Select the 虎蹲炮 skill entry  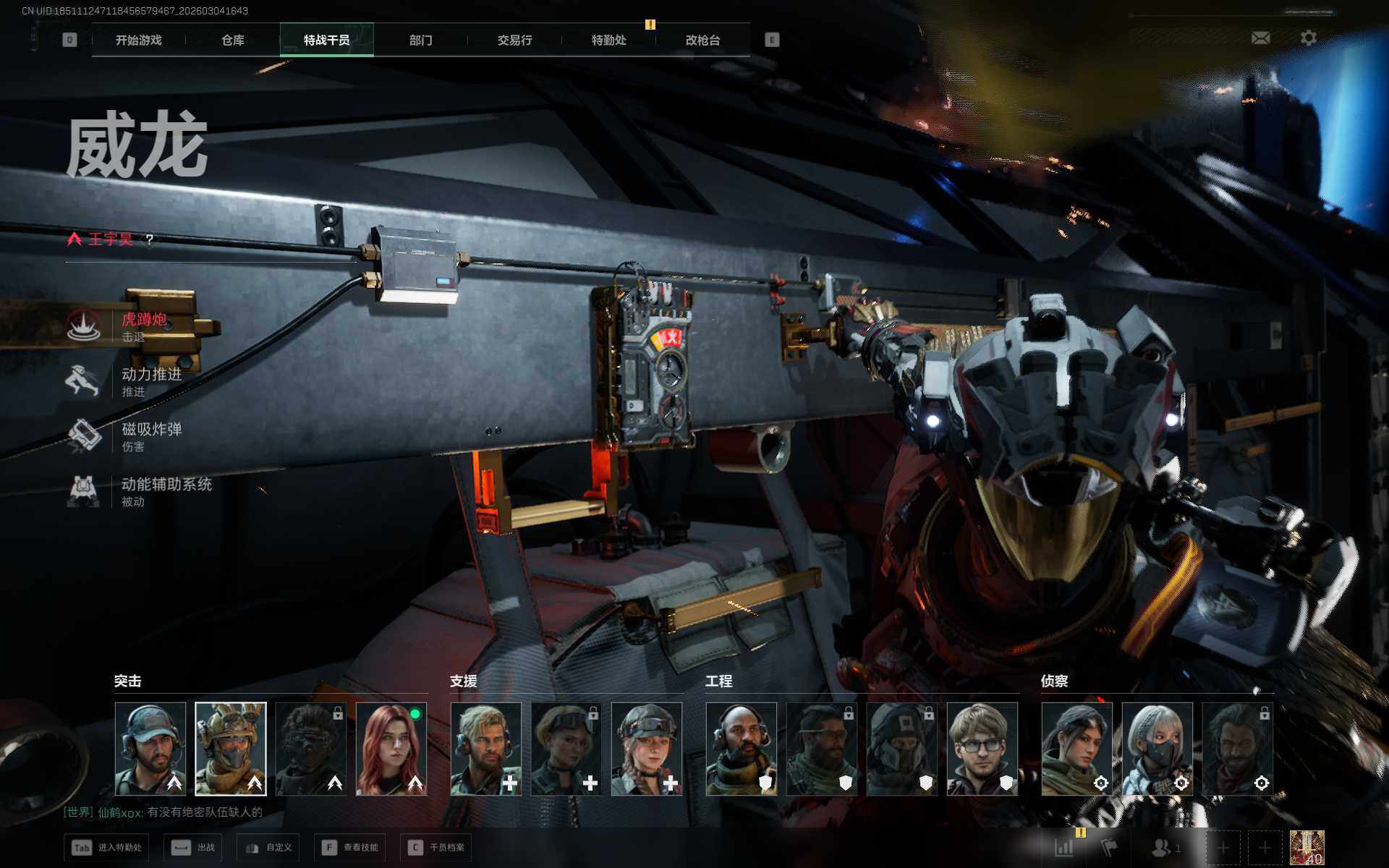pos(143,326)
